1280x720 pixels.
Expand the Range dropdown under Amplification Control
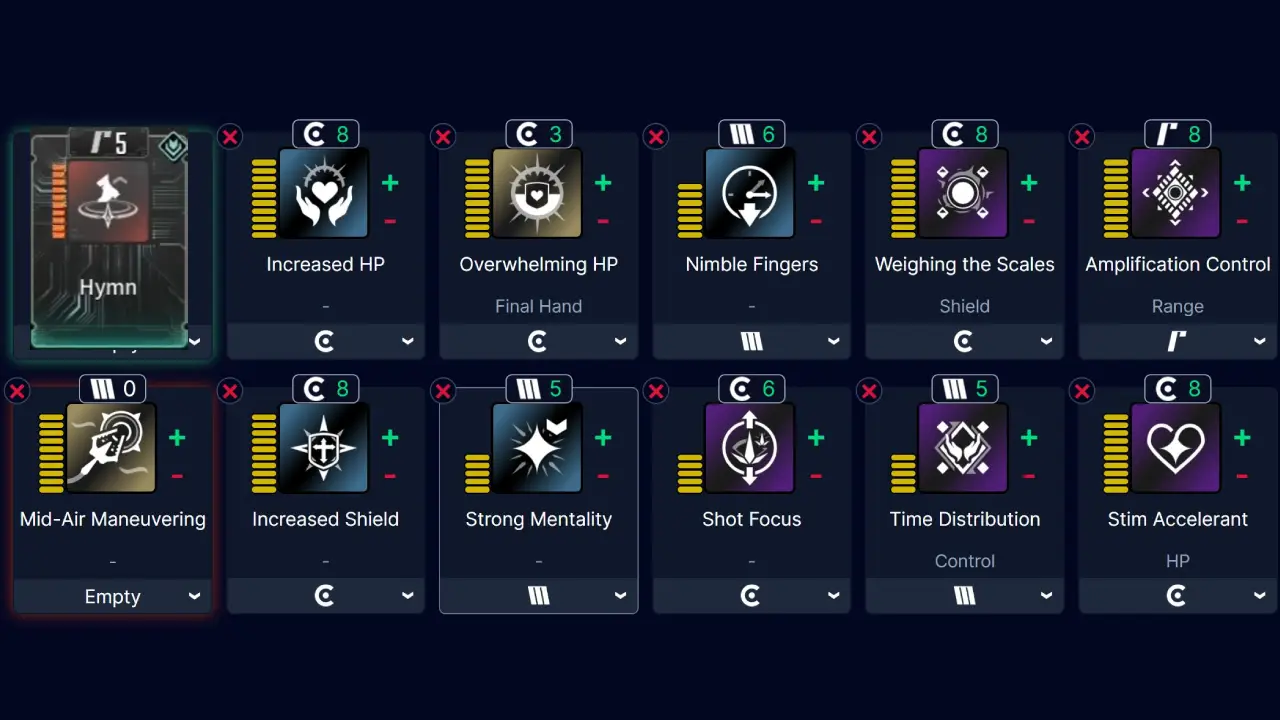pyautogui.click(x=1177, y=341)
